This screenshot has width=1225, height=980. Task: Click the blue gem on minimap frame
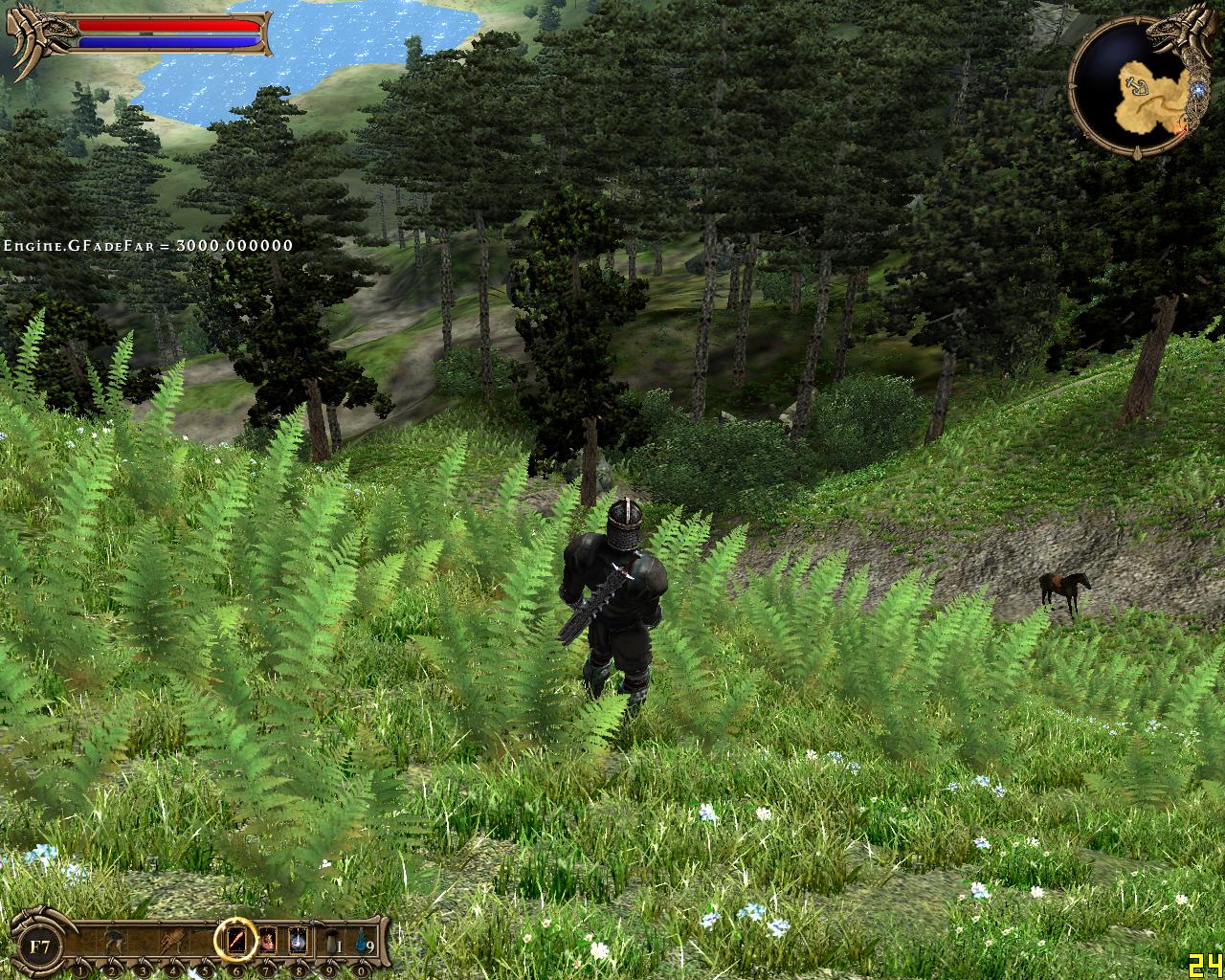pos(1195,85)
